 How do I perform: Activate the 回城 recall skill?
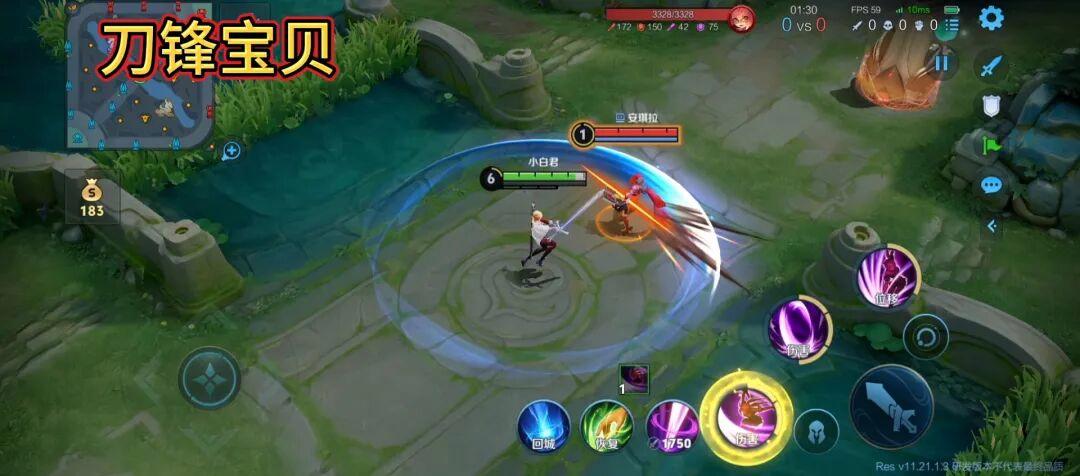543,426
